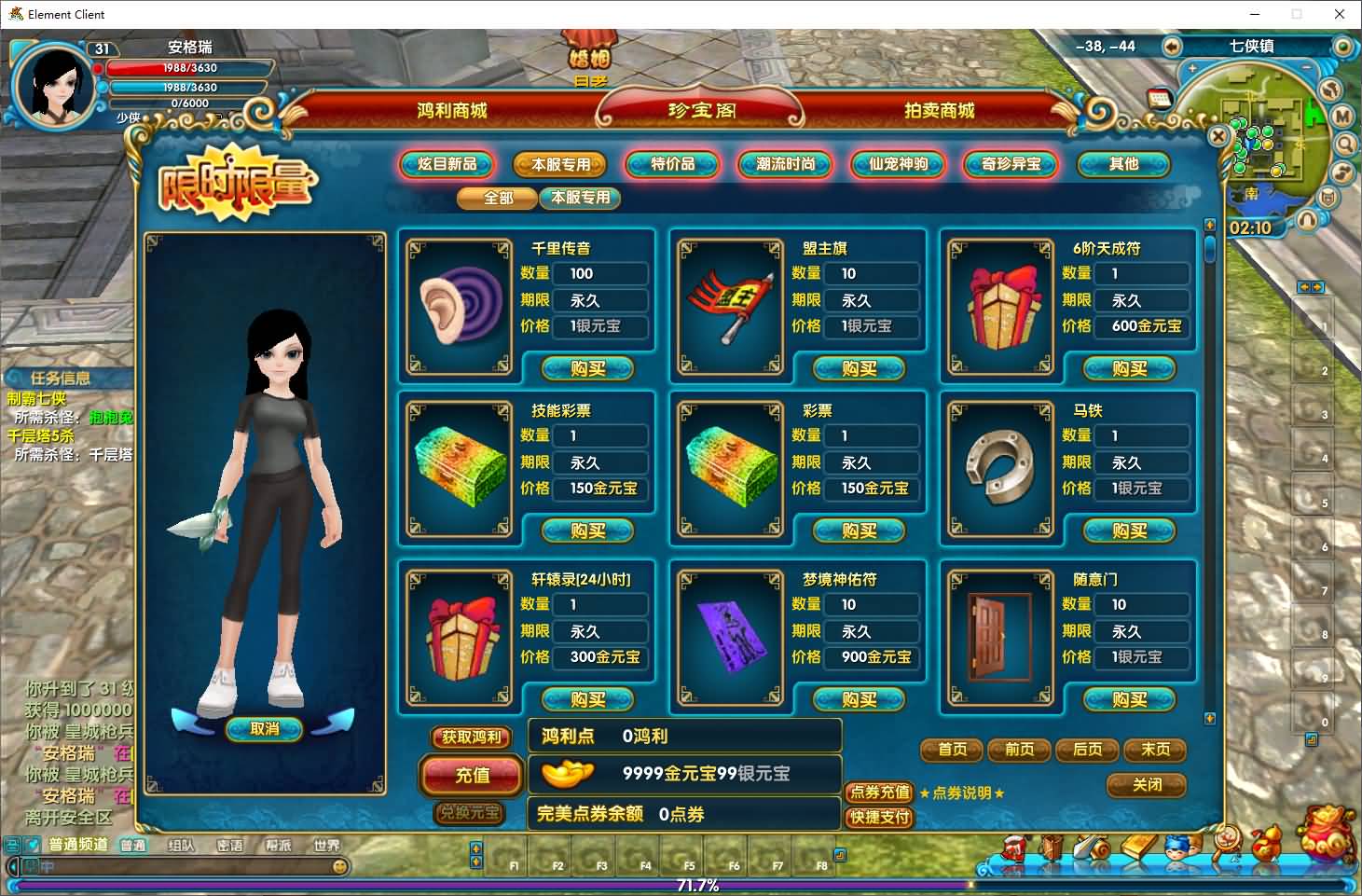Buy the 千里传音 item

pyautogui.click(x=587, y=369)
